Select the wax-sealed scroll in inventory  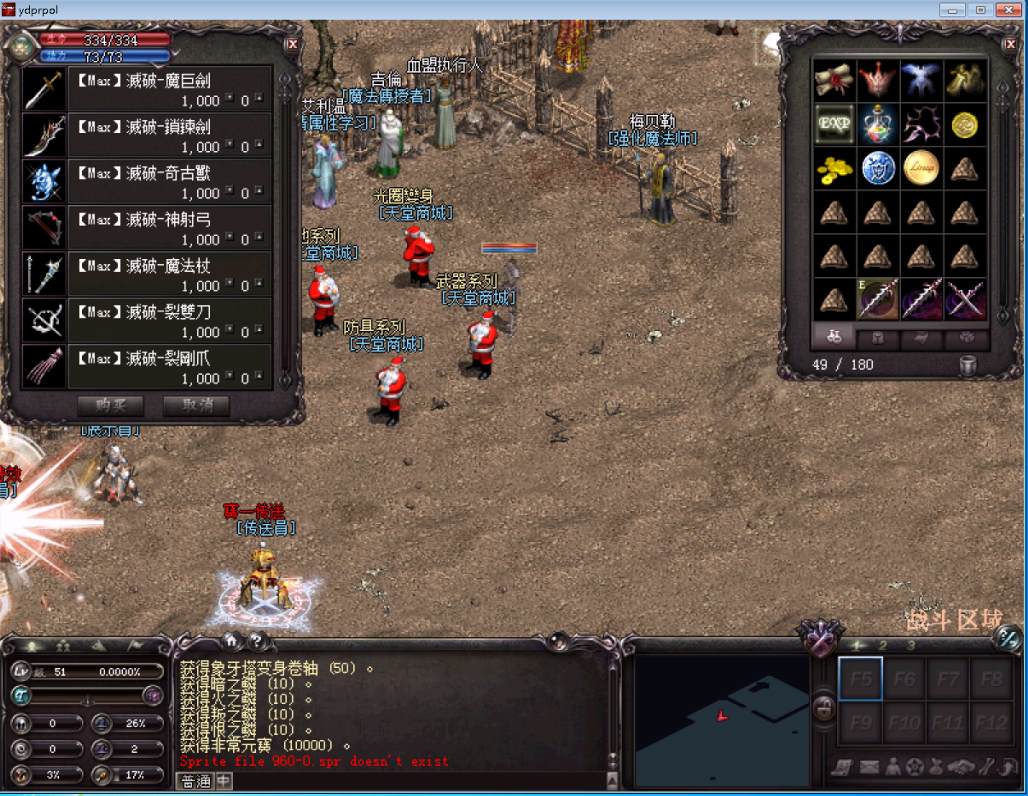[832, 80]
